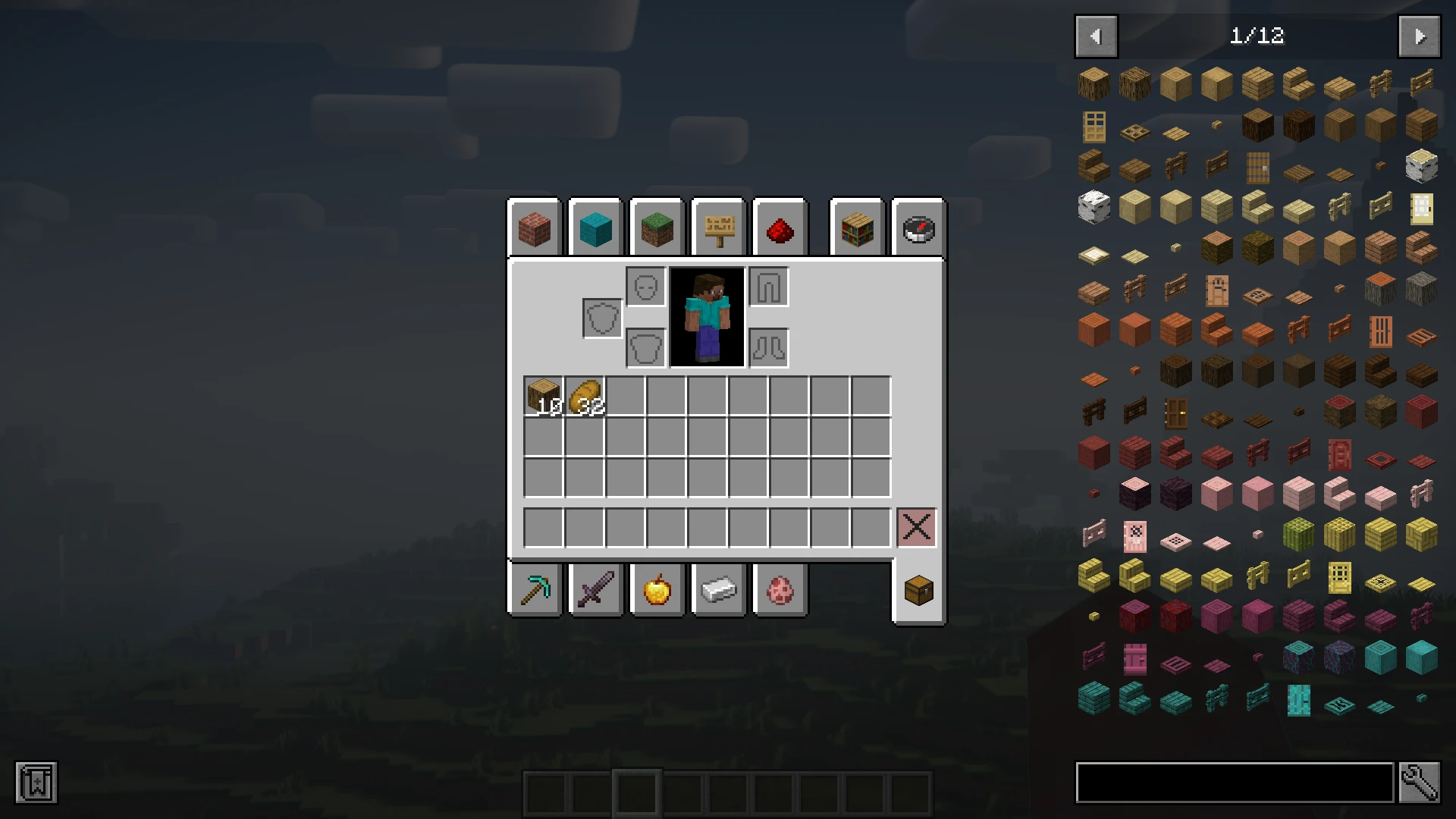
Task: Select the chest survival inventory tab
Action: coord(918,590)
